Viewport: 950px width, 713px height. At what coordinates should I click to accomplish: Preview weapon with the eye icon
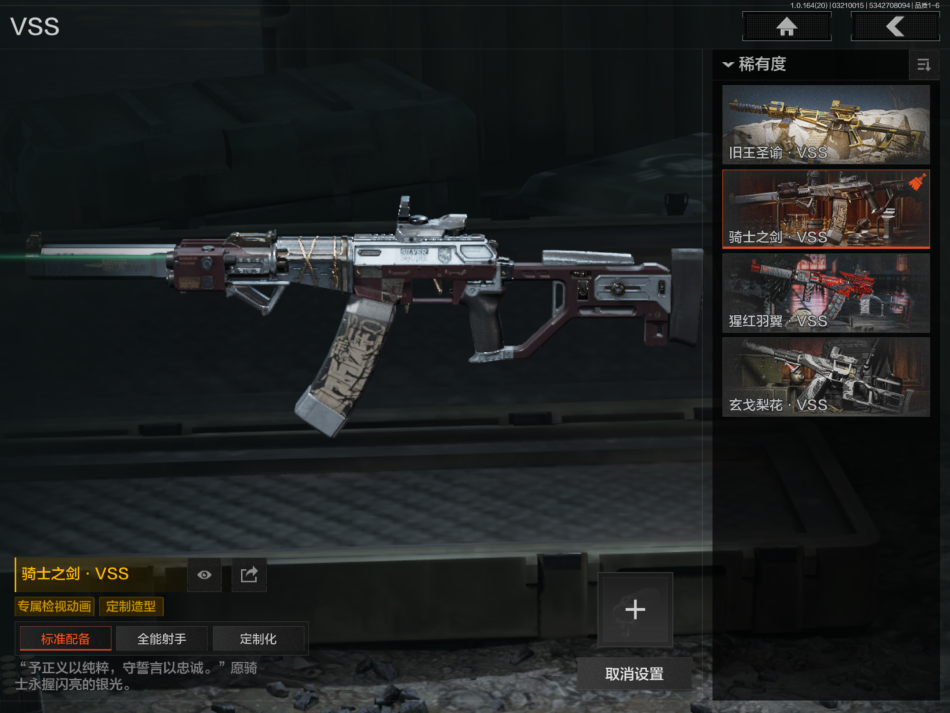pos(204,575)
